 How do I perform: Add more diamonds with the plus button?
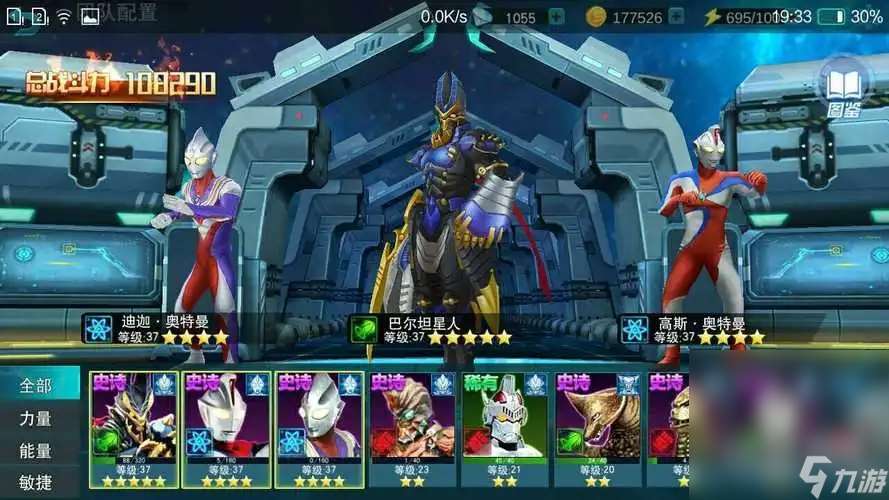point(556,17)
